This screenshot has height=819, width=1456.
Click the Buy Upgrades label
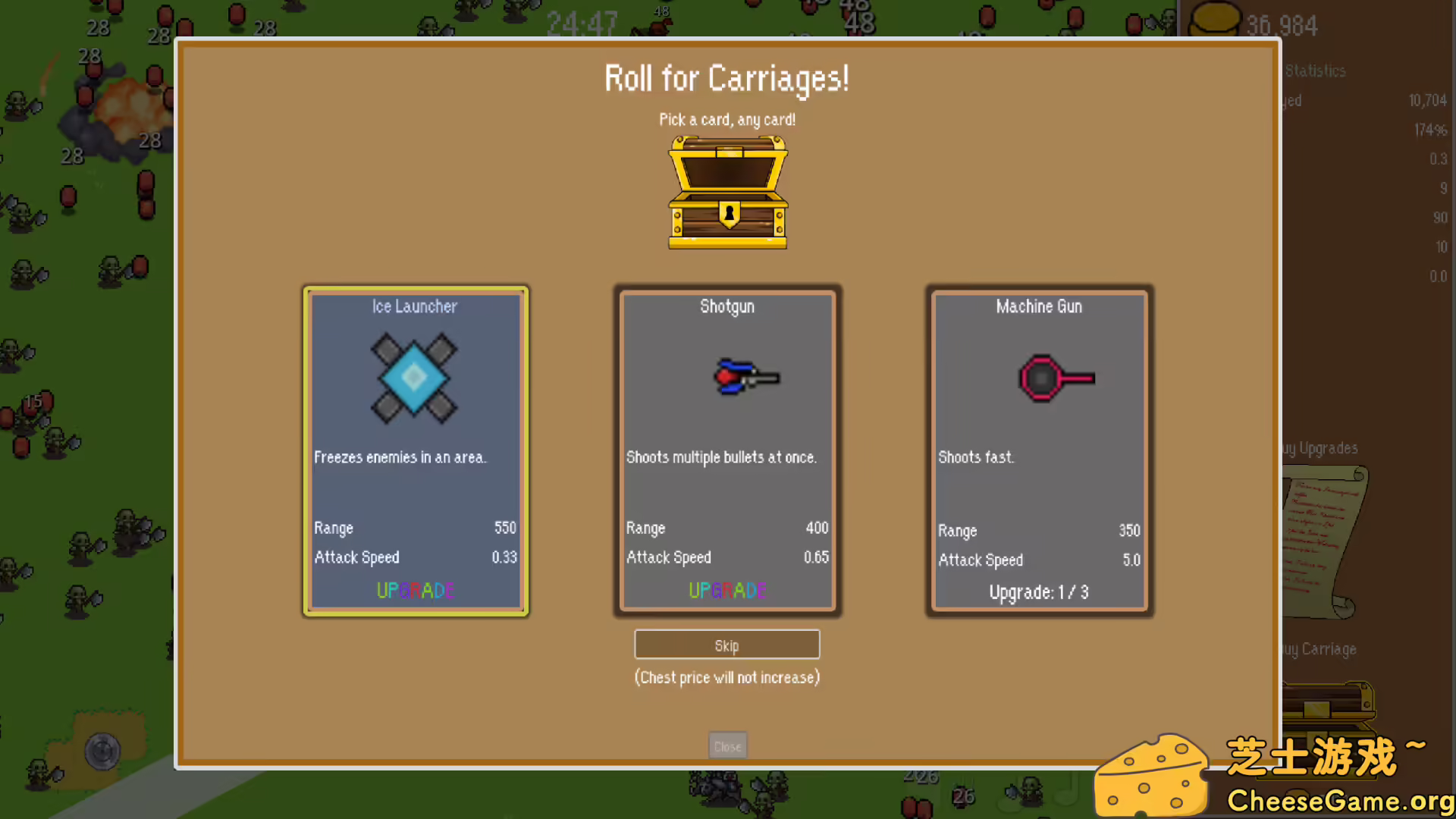tap(1319, 448)
